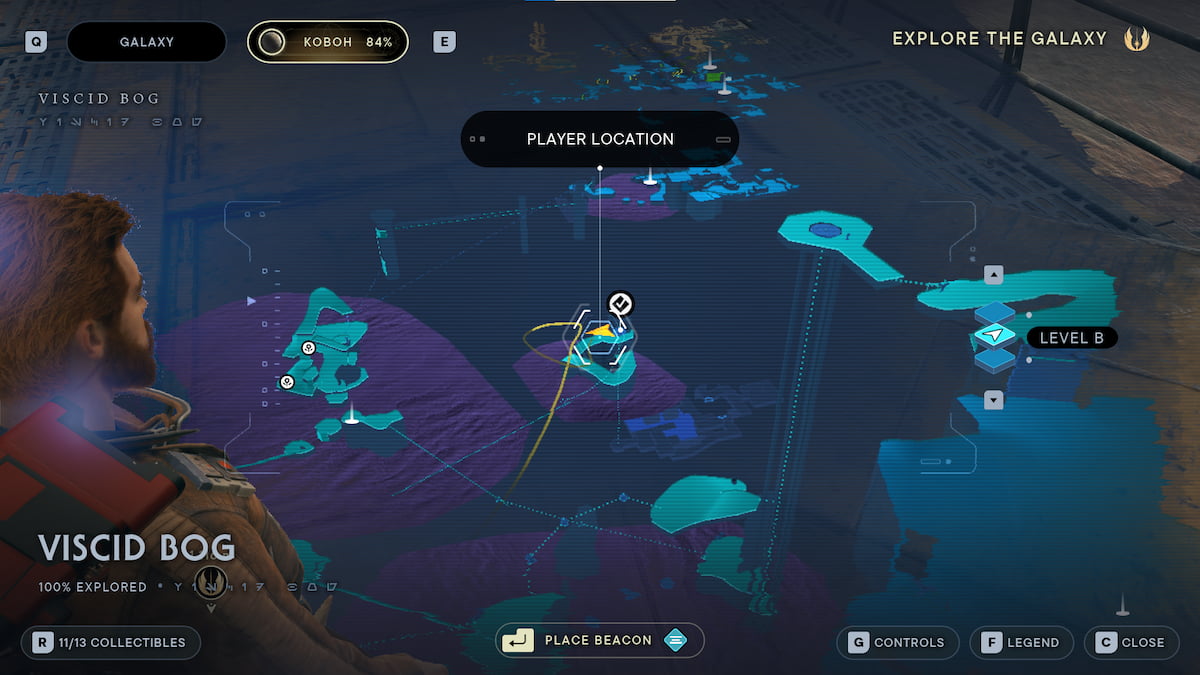Go down one map level
Image resolution: width=1200 pixels, height=675 pixels.
[993, 400]
